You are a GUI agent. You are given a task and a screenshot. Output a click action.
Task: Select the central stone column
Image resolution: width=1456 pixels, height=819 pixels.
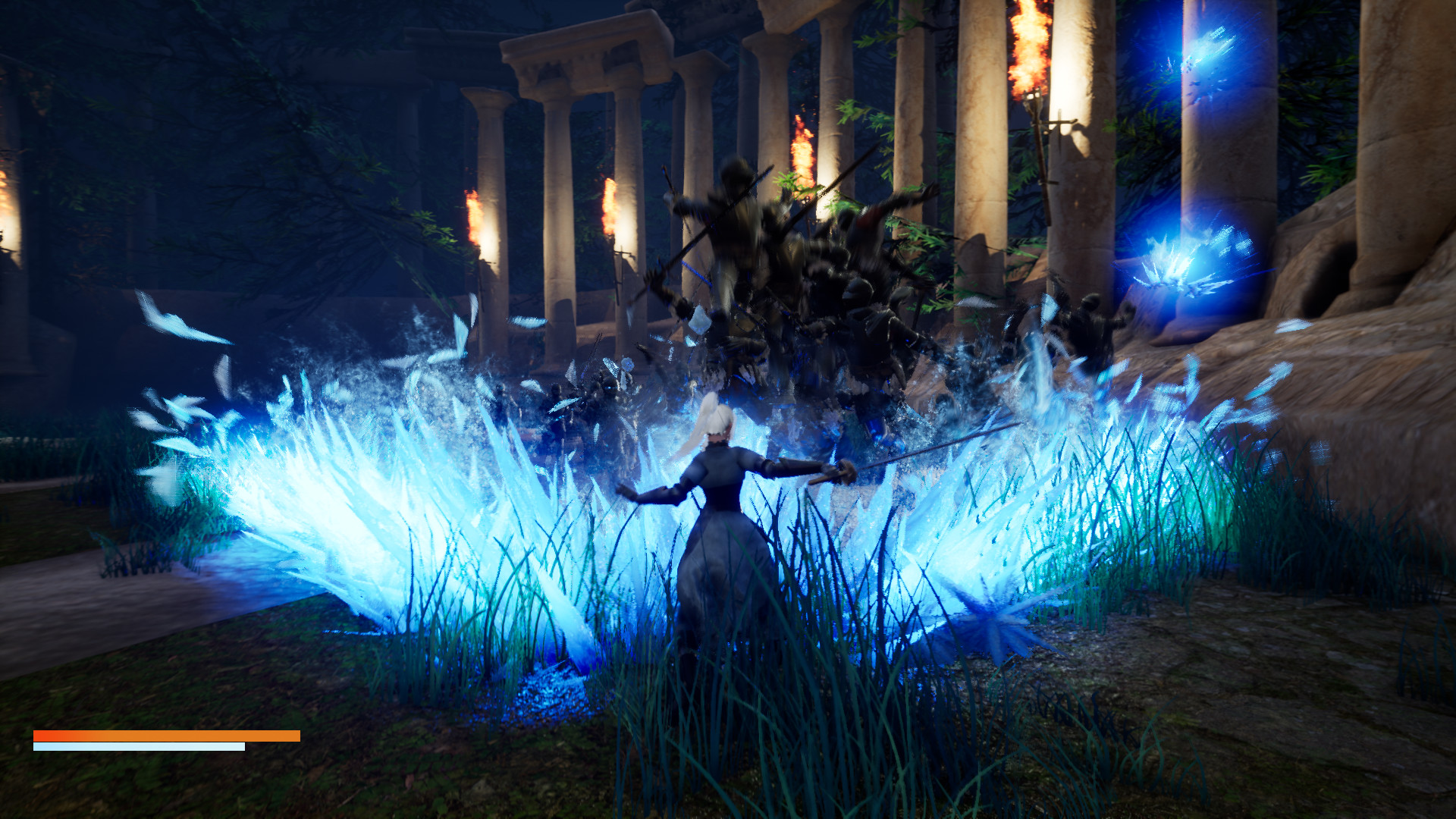(x=978, y=190)
